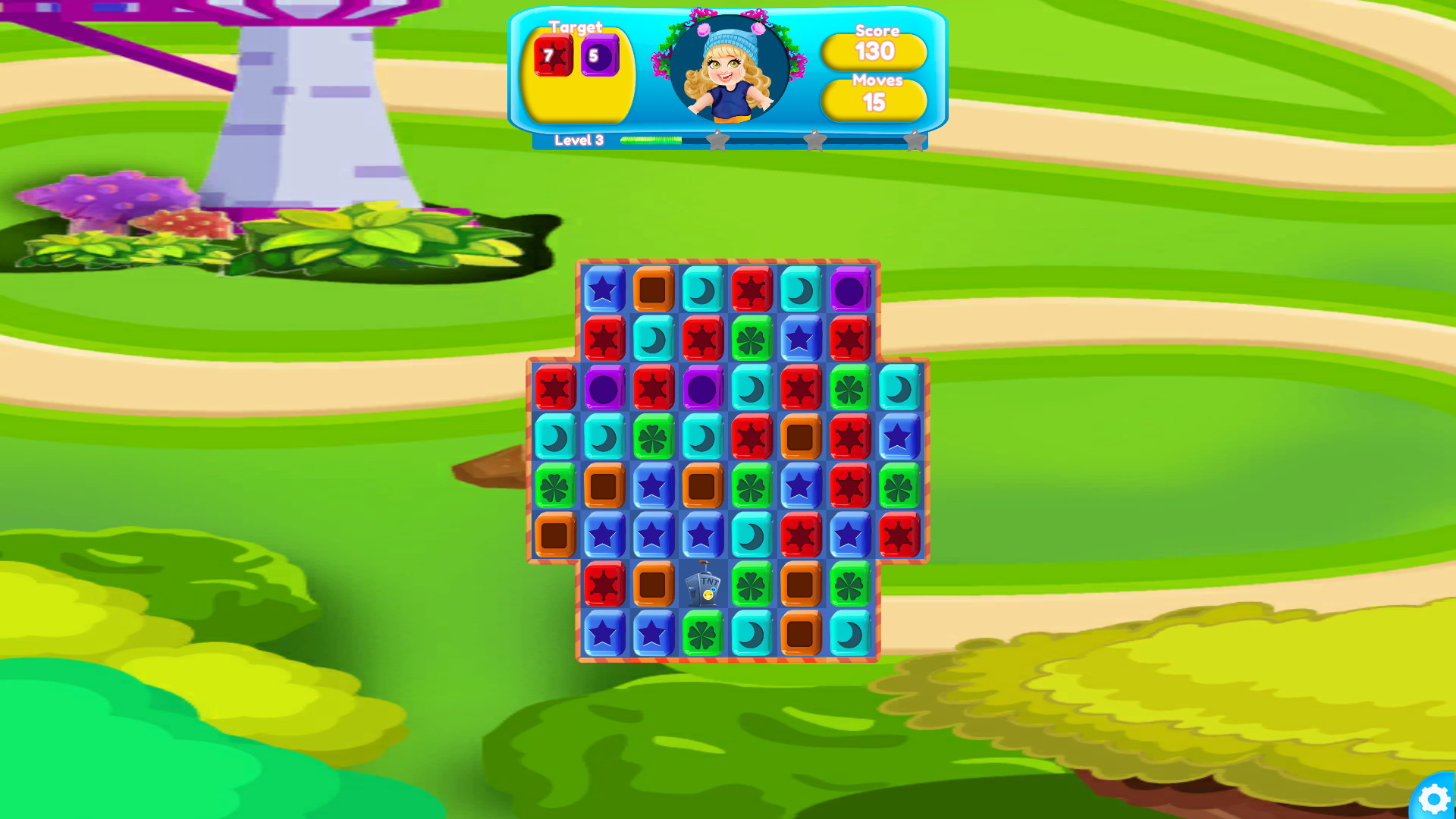Select the blue star tile at top-left of grid

tap(604, 288)
